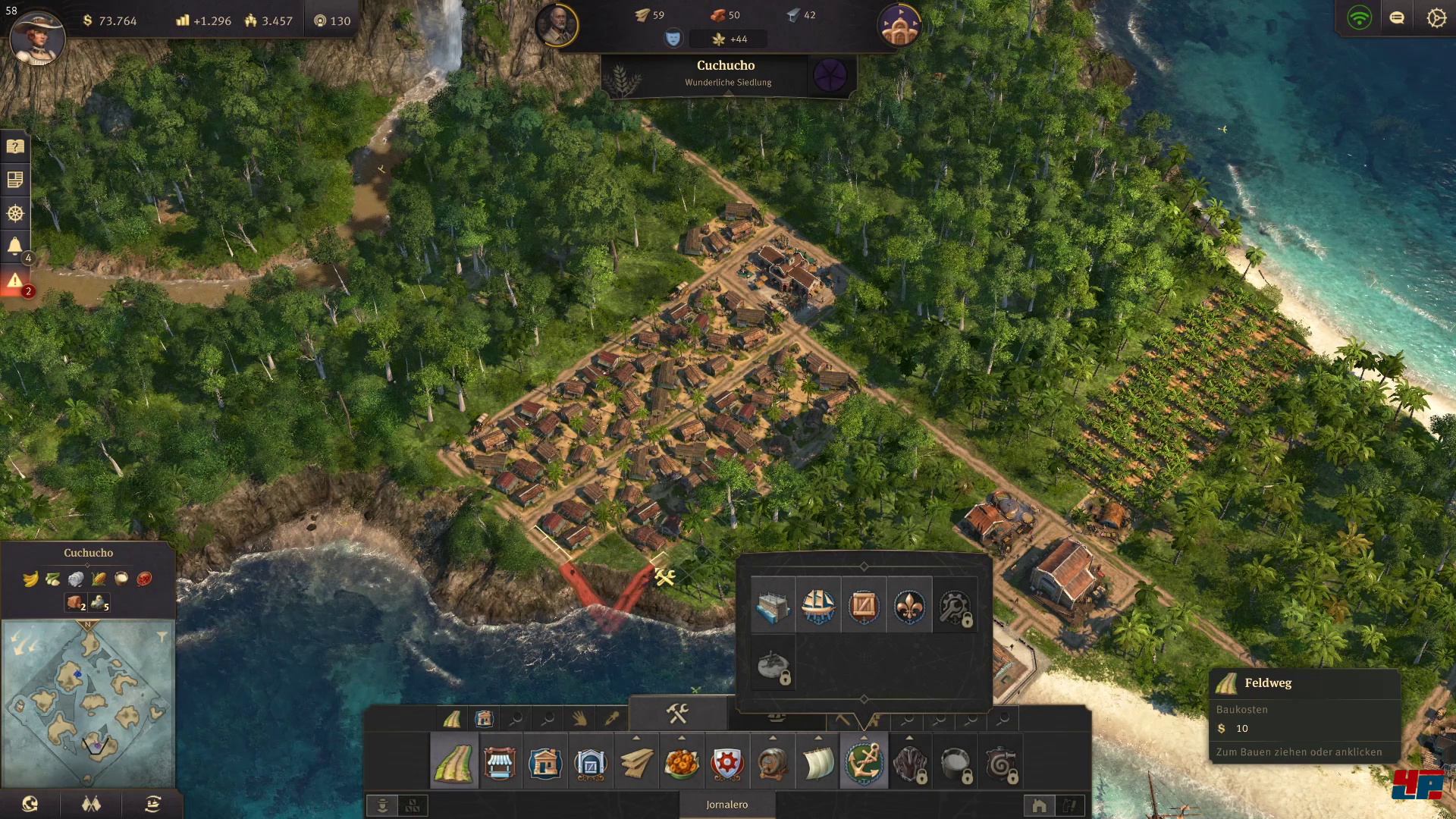1456x819 pixels.
Task: Open the warning alerts with badge 2
Action: [15, 281]
